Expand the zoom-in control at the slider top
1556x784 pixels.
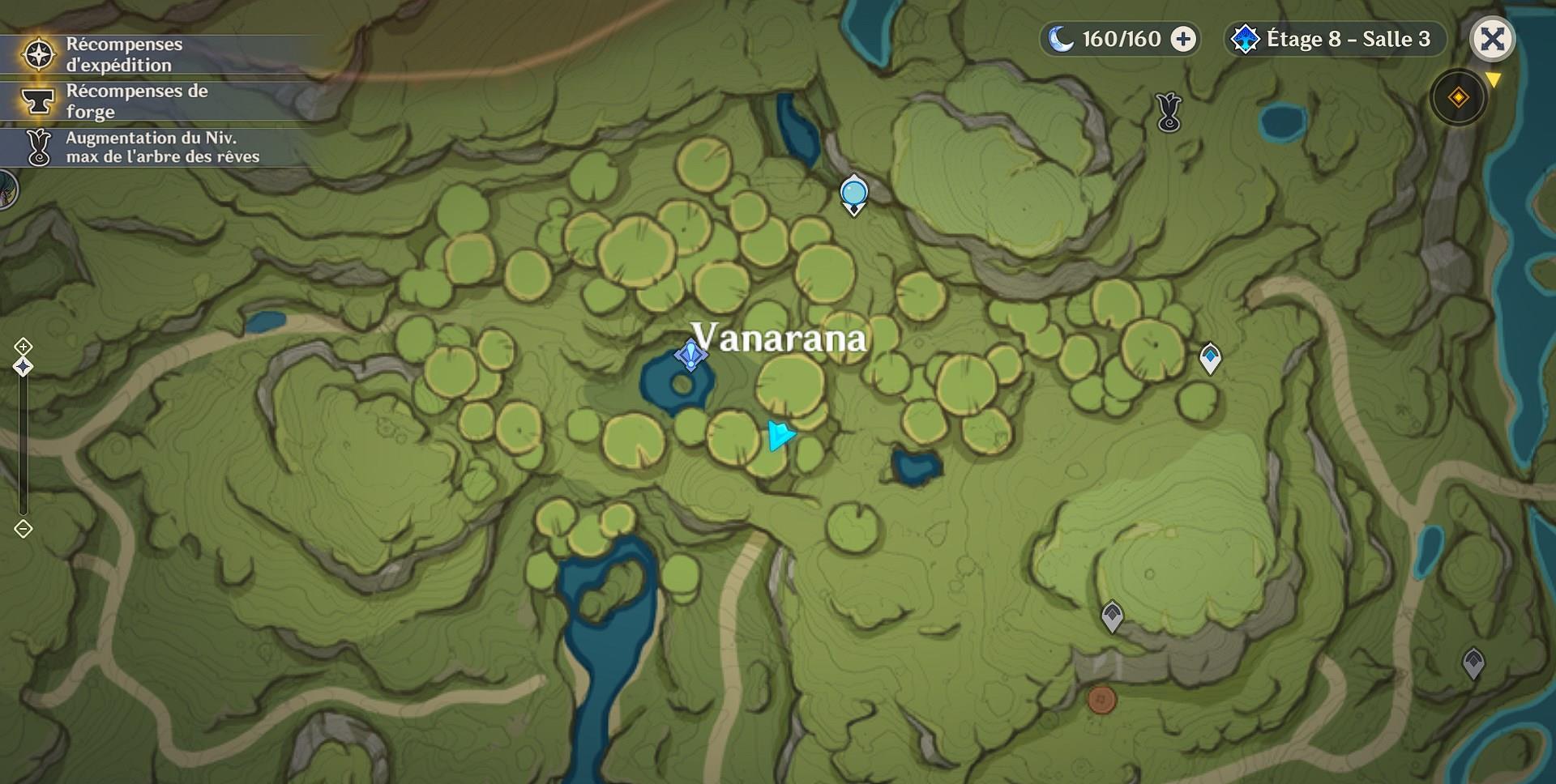click(22, 348)
